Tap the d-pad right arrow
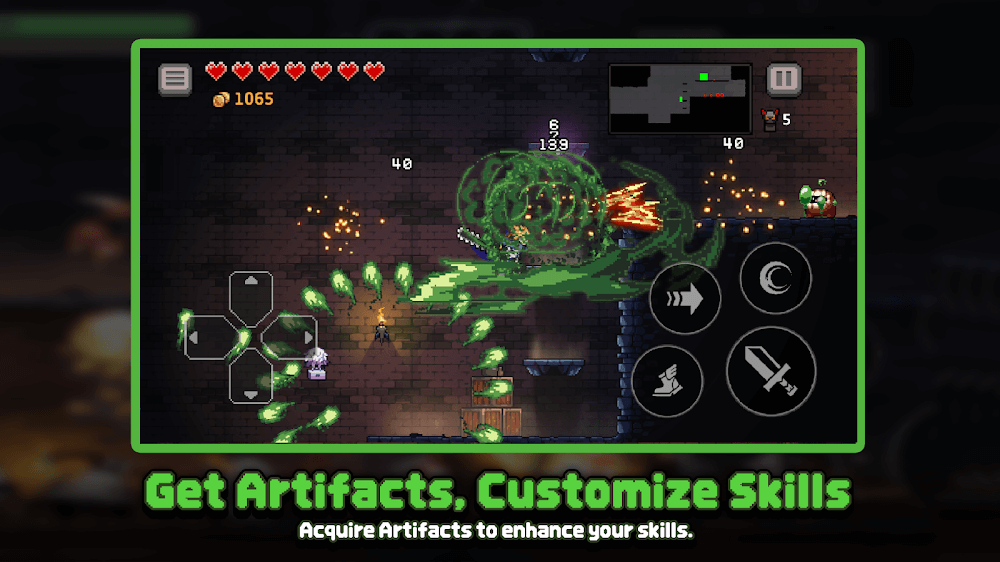1000x562 pixels. click(x=293, y=338)
